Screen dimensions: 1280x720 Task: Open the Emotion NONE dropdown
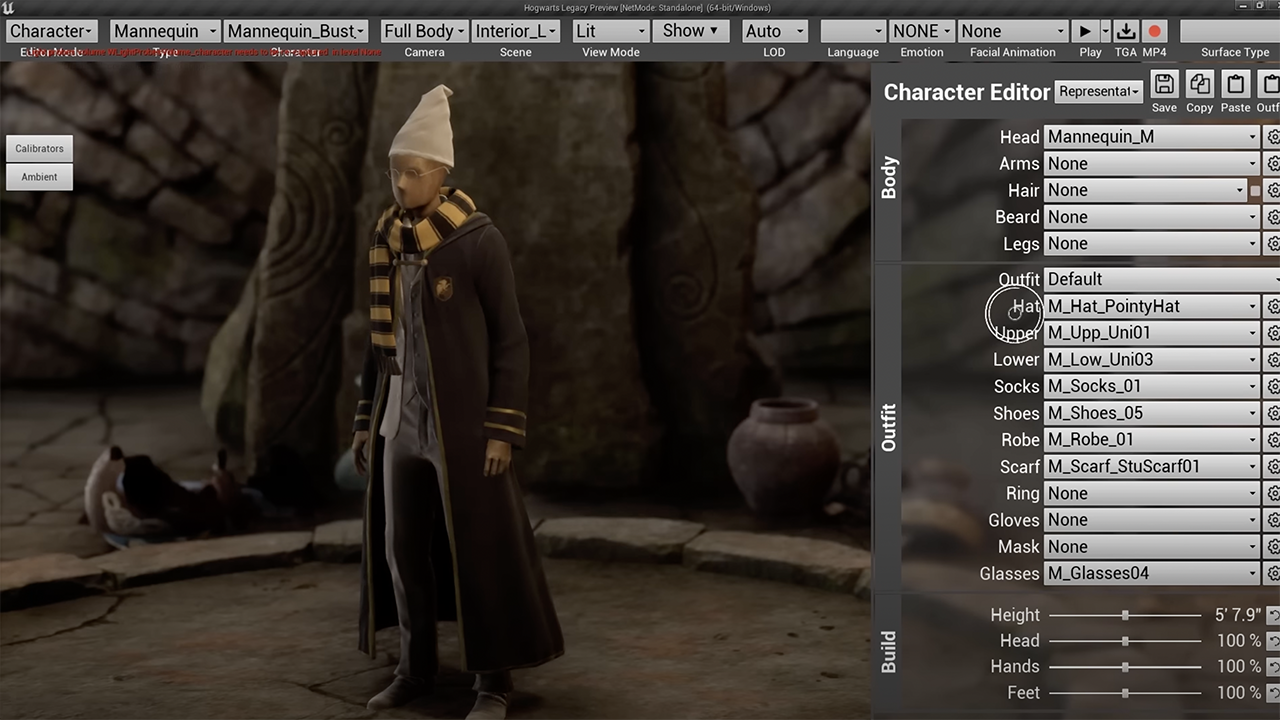pos(921,31)
